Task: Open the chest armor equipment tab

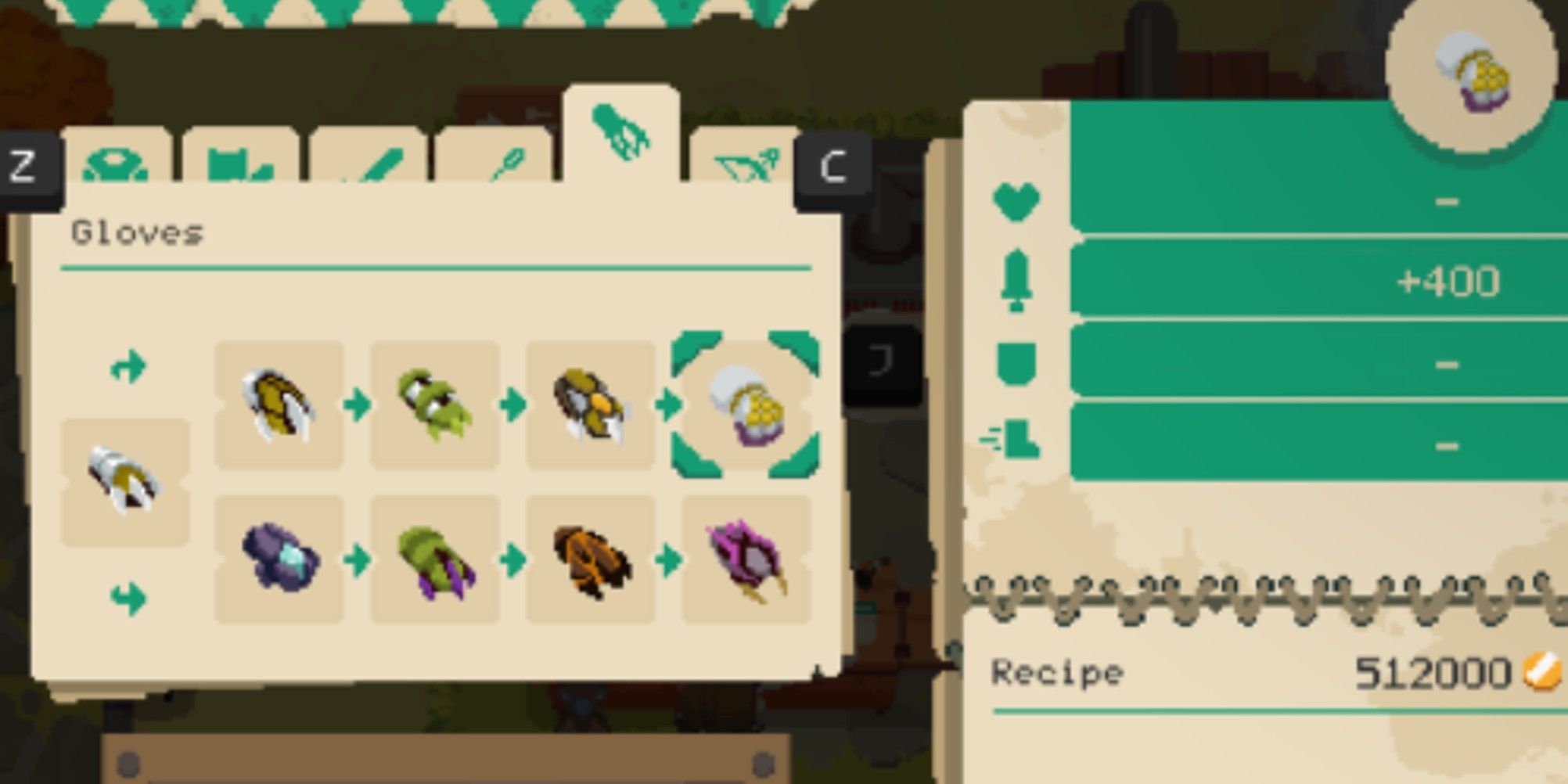Action: 239,164
